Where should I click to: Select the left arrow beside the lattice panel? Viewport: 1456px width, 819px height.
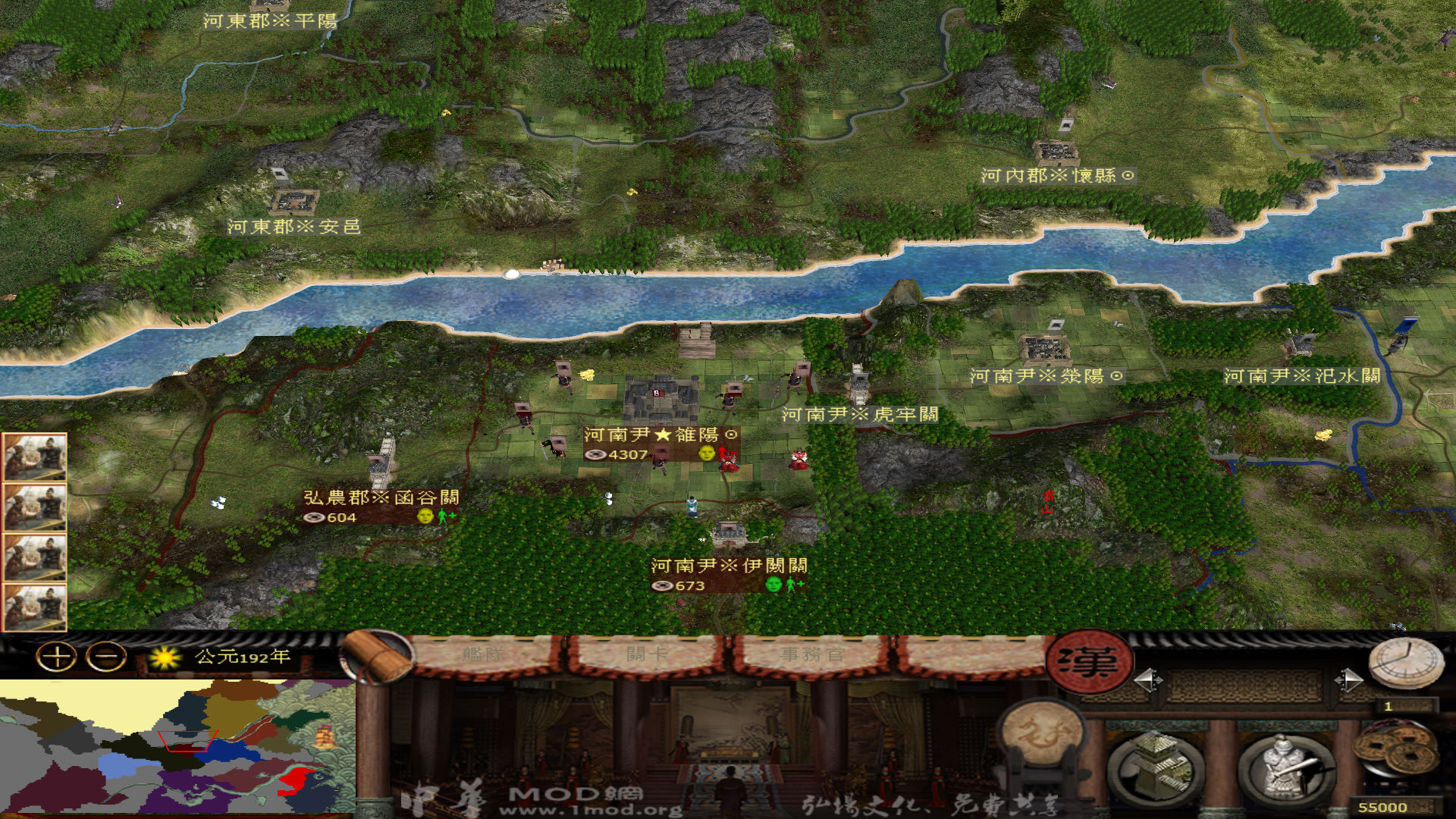click(1147, 680)
